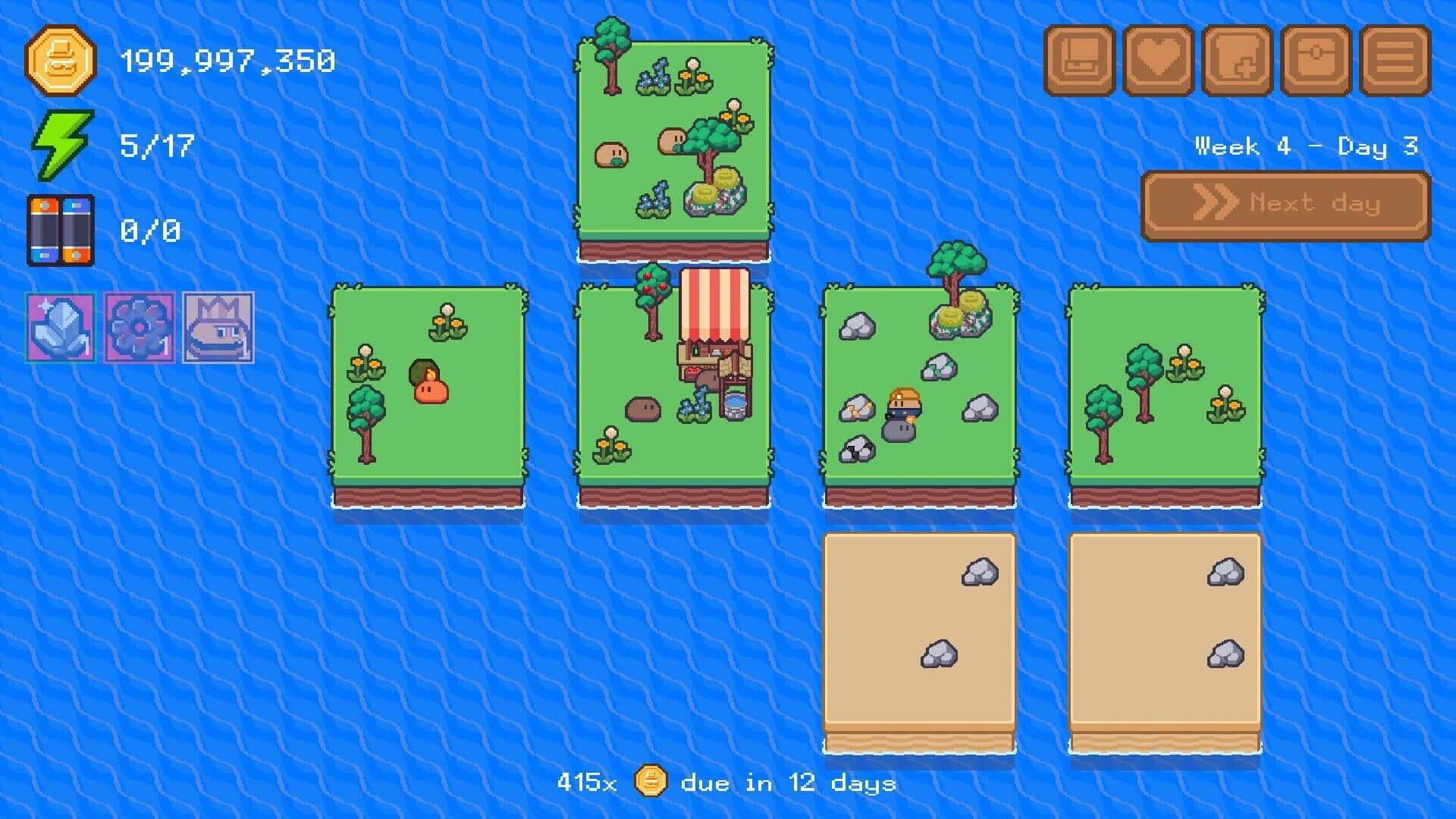1456x819 pixels.
Task: Select the crystal item slot
Action: tap(59, 326)
